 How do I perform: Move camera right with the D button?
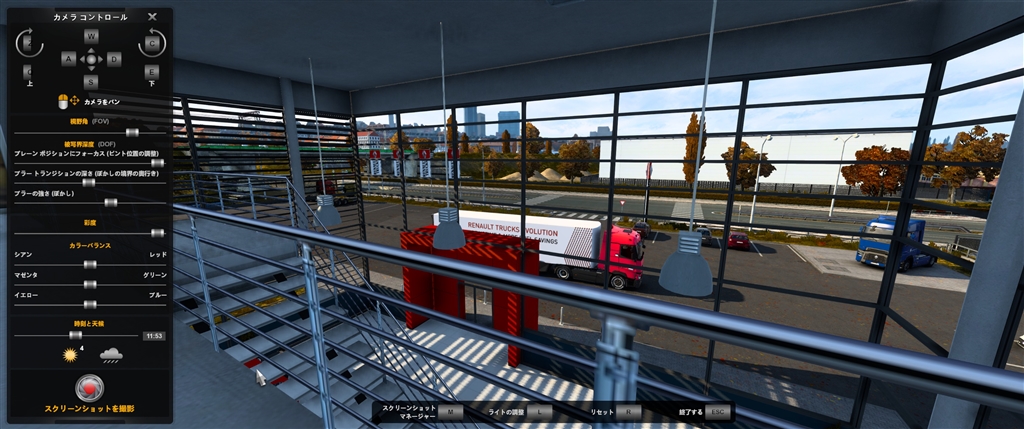(x=114, y=59)
